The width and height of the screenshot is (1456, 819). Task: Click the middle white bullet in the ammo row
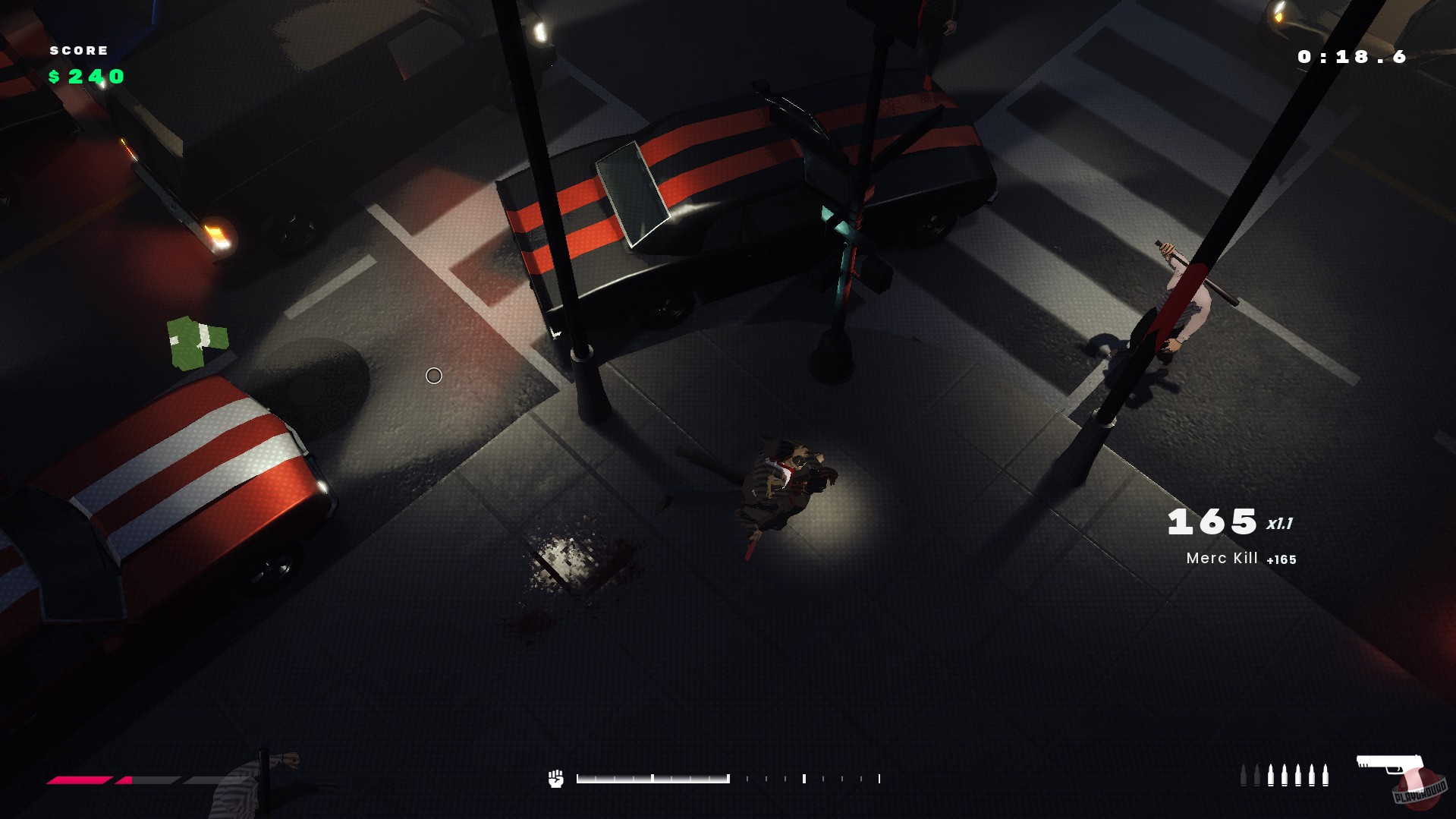pos(1298,776)
